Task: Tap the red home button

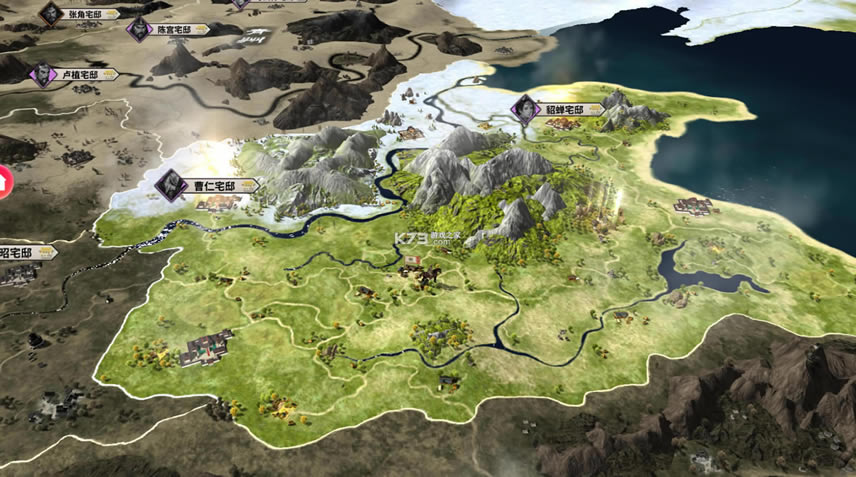Action: point(3,180)
